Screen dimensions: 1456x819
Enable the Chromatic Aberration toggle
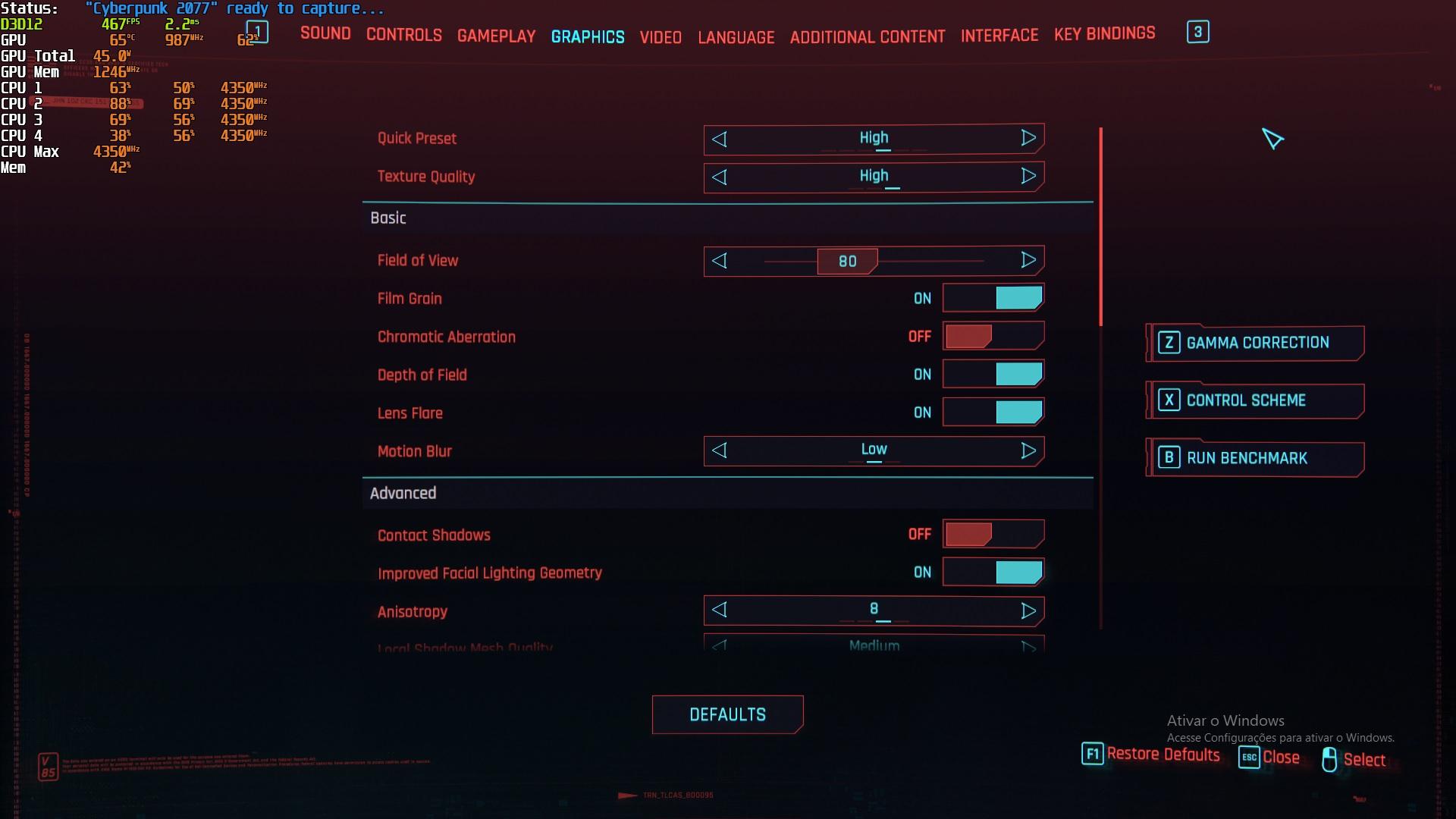click(993, 336)
